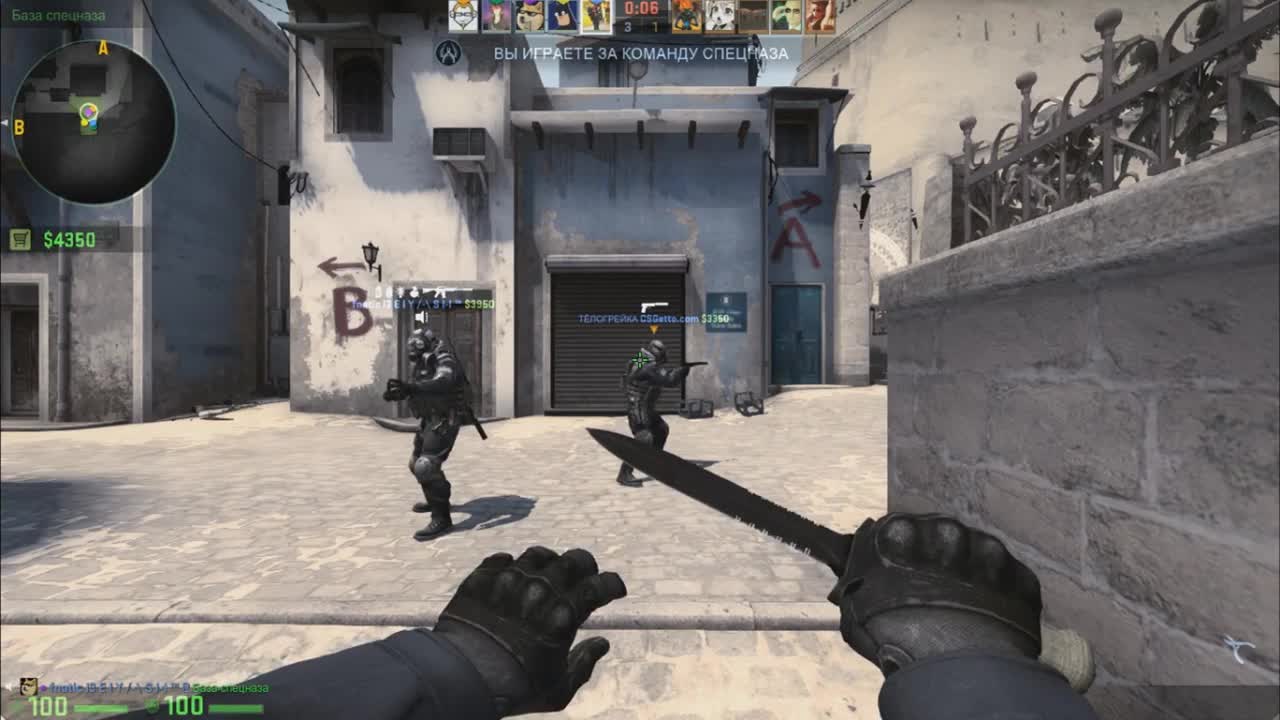Select bombsite B marker on radar

pyautogui.click(x=21, y=126)
